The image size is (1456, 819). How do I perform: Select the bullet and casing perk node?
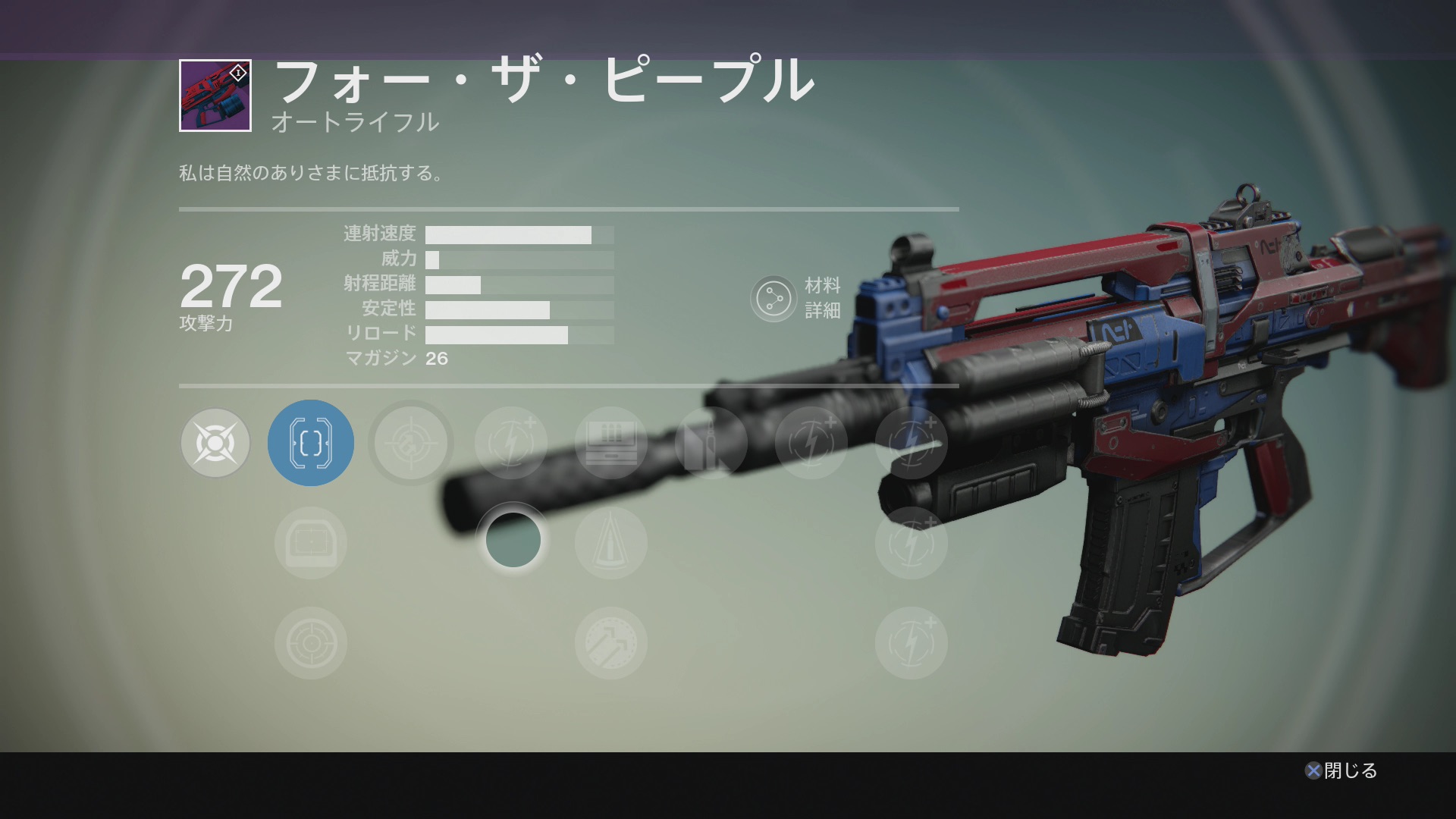point(711,443)
